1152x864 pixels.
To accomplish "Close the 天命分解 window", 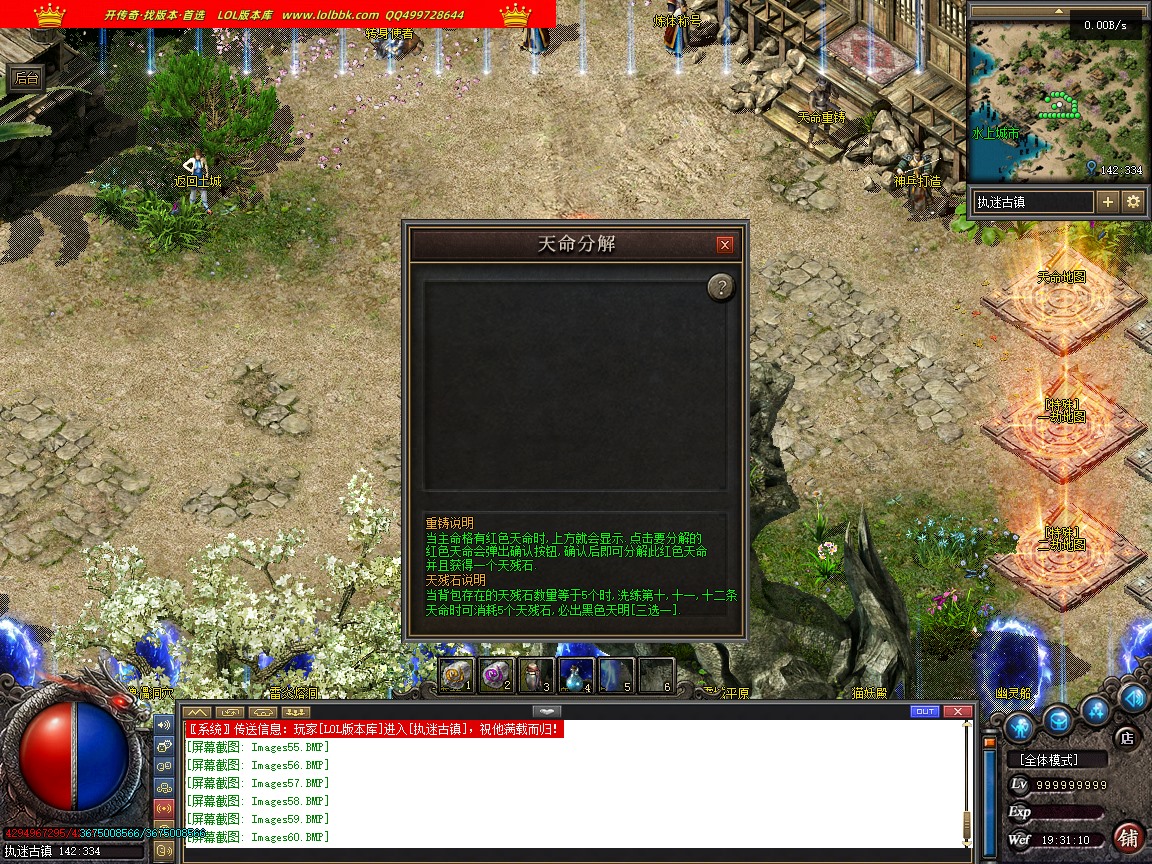I will tap(725, 245).
